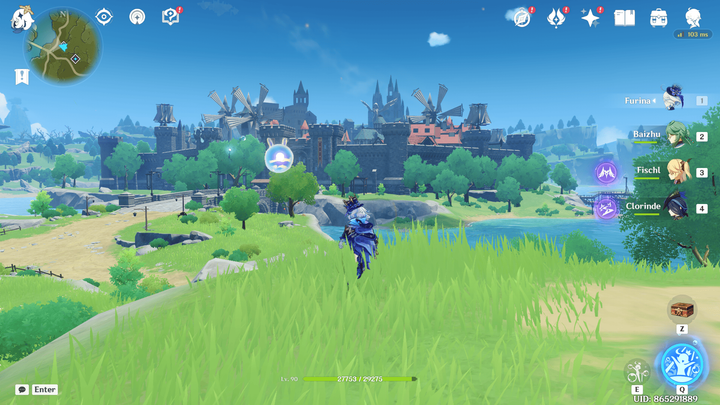This screenshot has height=405, width=720.
Task: Open the co-op mode icon
Action: pos(137,16)
